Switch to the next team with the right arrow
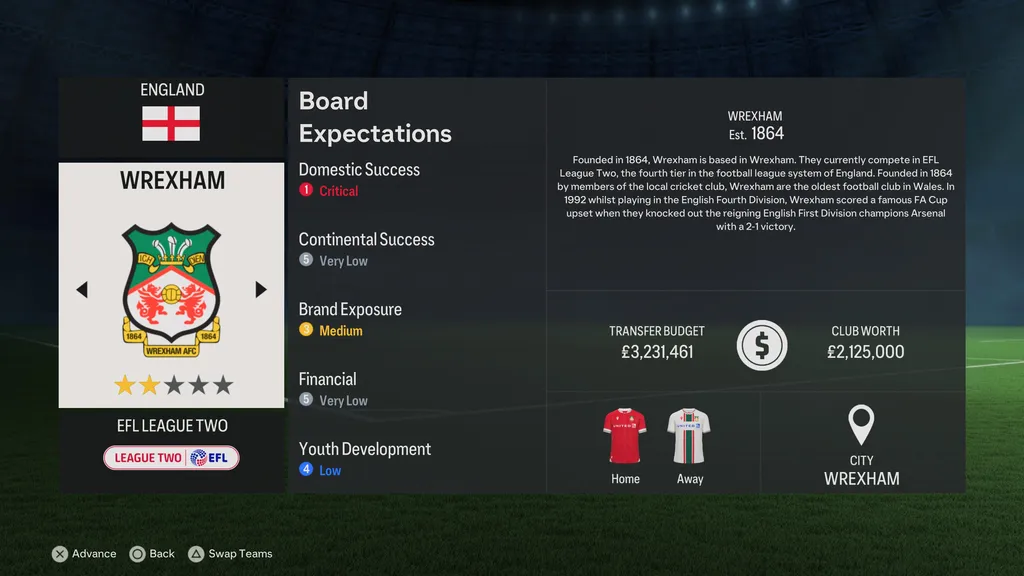This screenshot has height=576, width=1024. pos(261,289)
